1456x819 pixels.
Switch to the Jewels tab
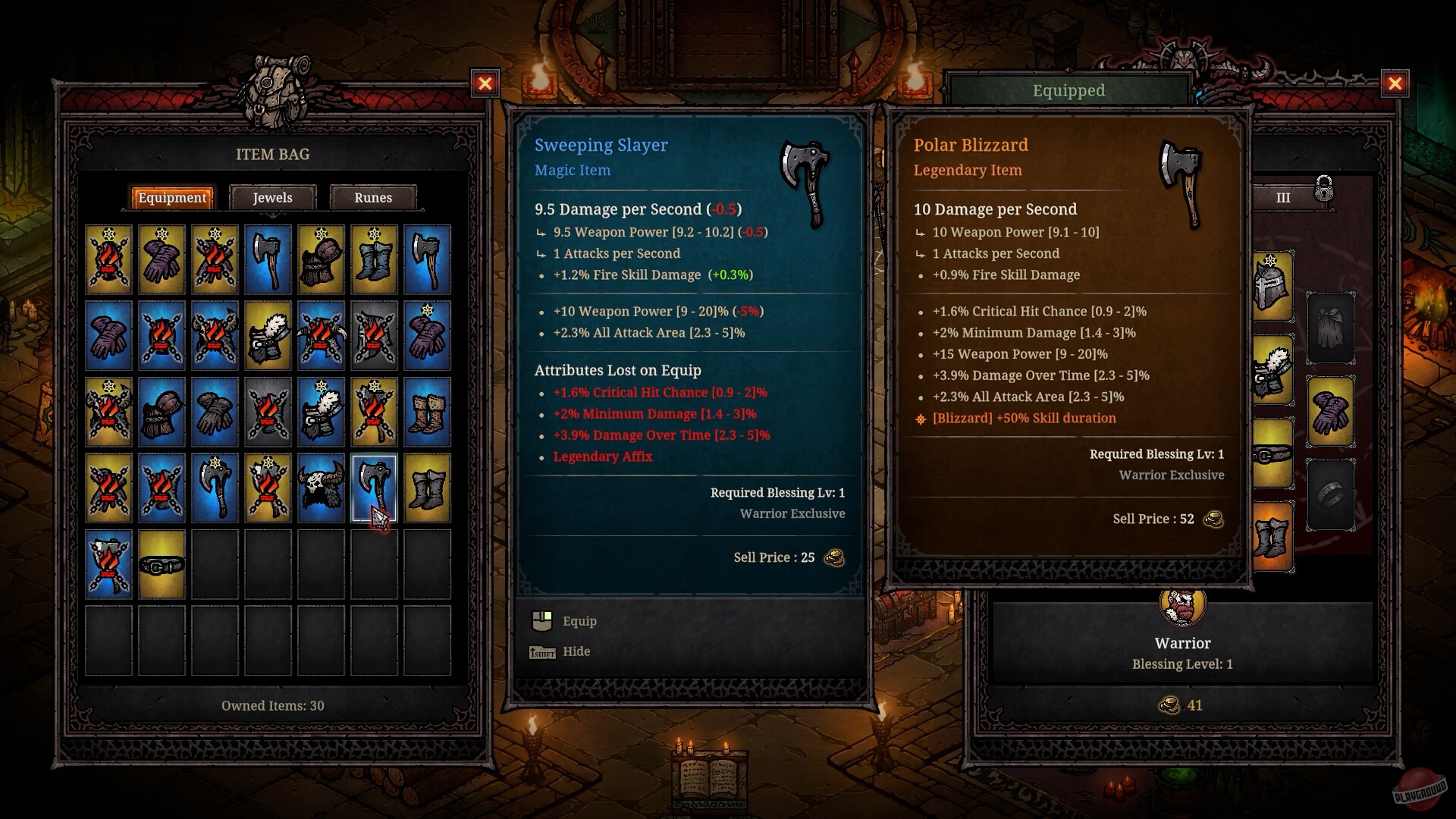[x=273, y=197]
